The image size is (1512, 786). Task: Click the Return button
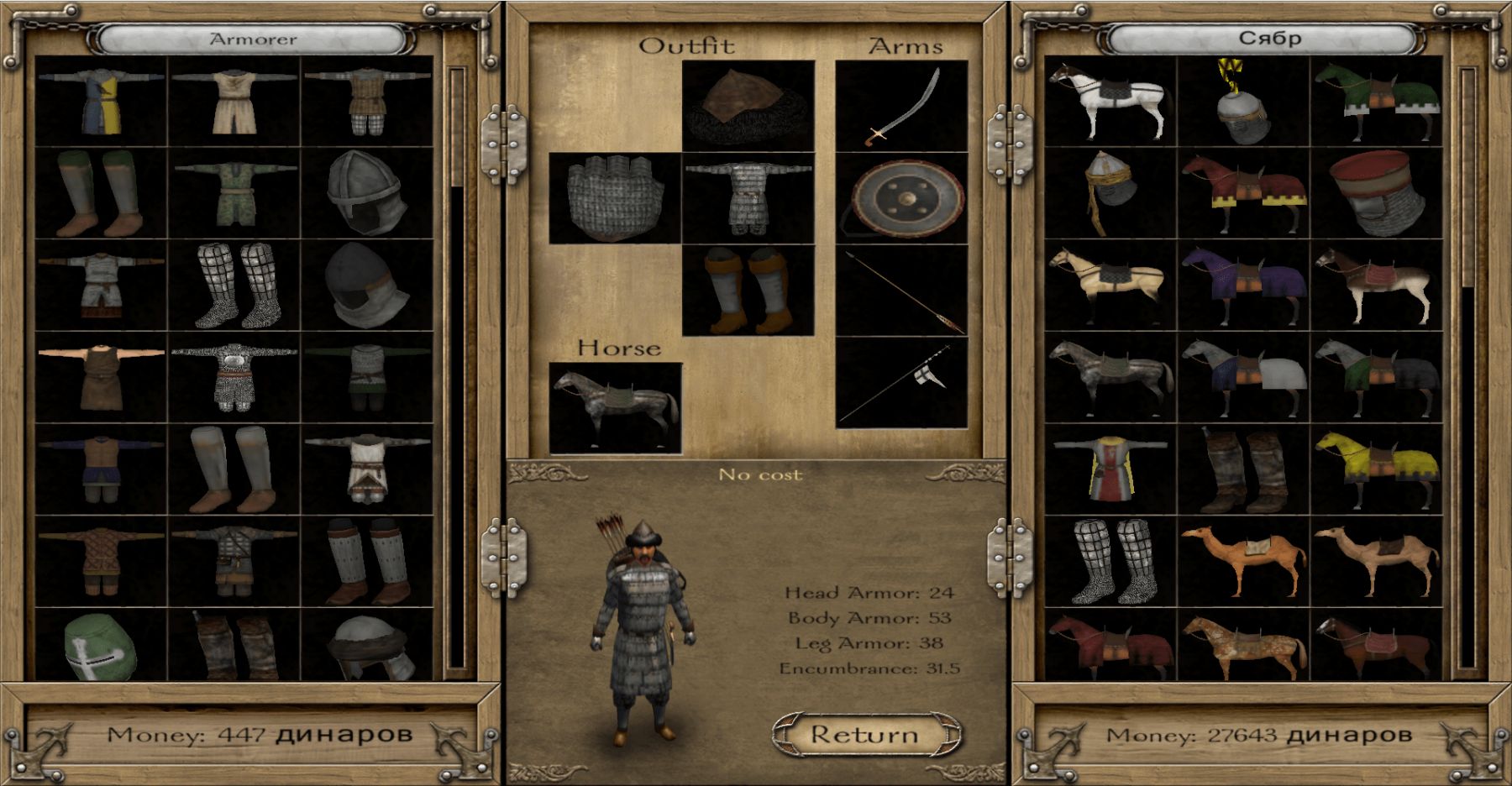coord(866,735)
